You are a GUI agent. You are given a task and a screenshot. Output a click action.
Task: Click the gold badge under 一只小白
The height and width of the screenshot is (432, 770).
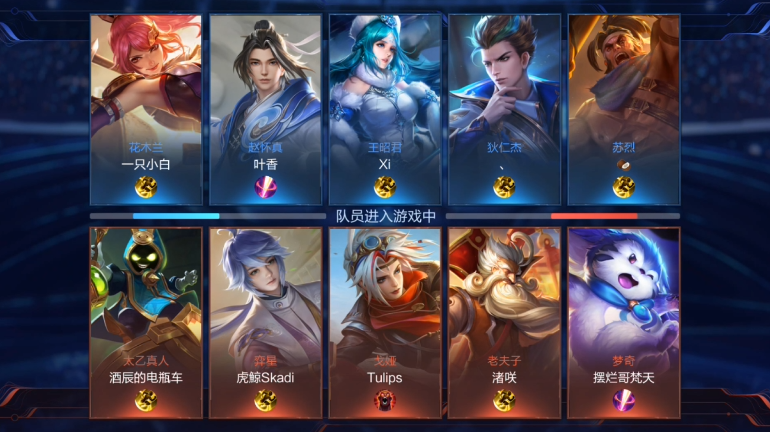(146, 186)
